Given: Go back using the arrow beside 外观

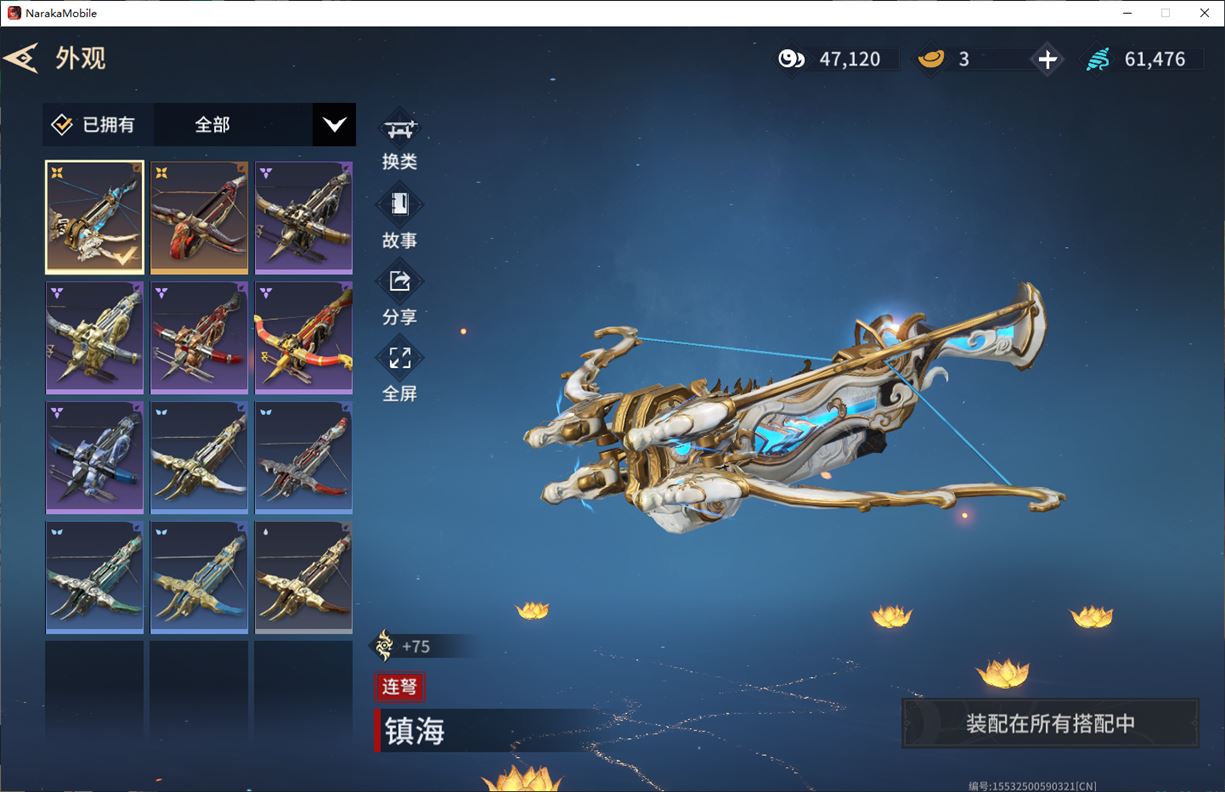Looking at the screenshot, I should (20, 58).
